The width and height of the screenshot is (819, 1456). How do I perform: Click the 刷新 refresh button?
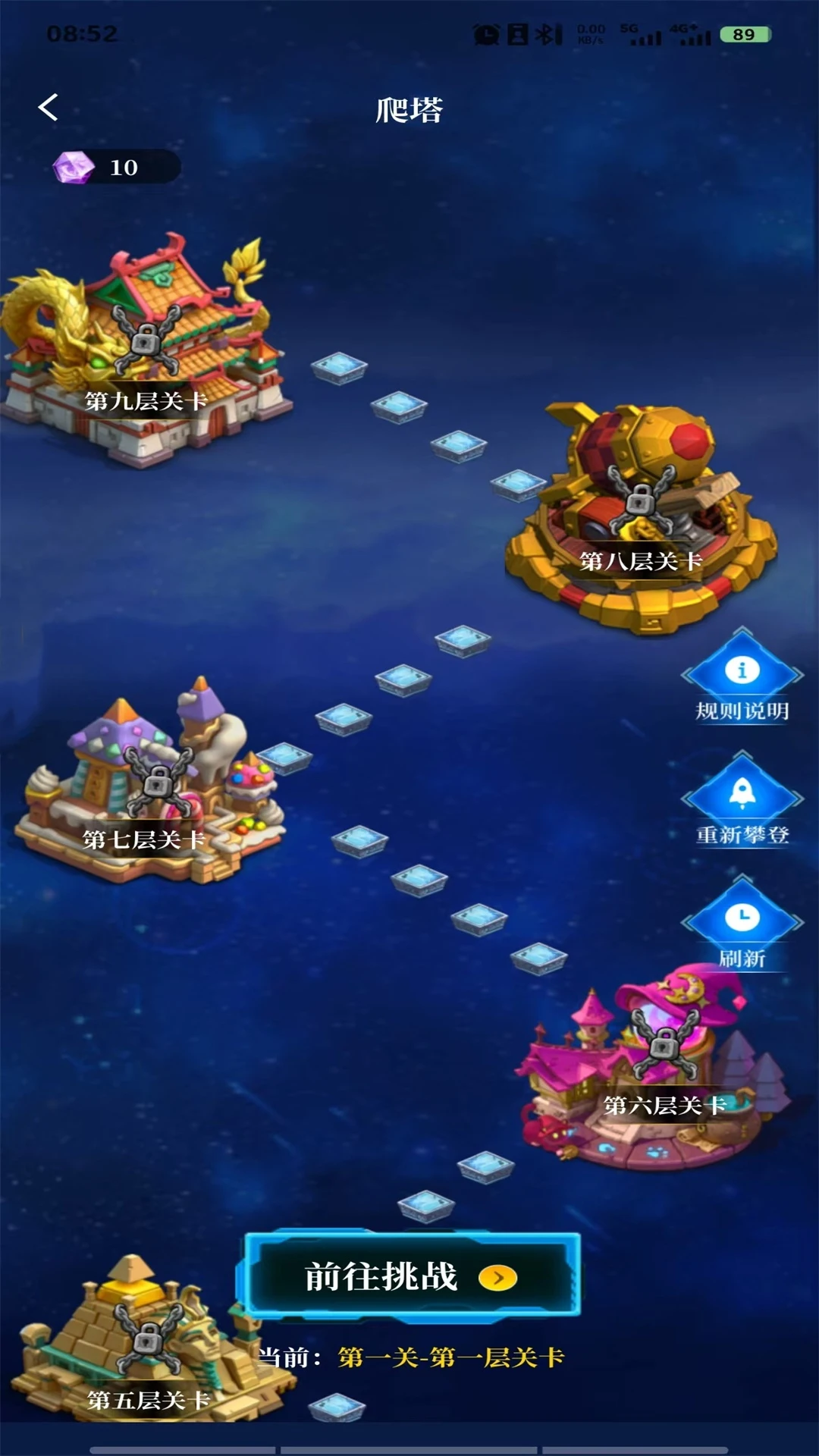[x=742, y=925]
